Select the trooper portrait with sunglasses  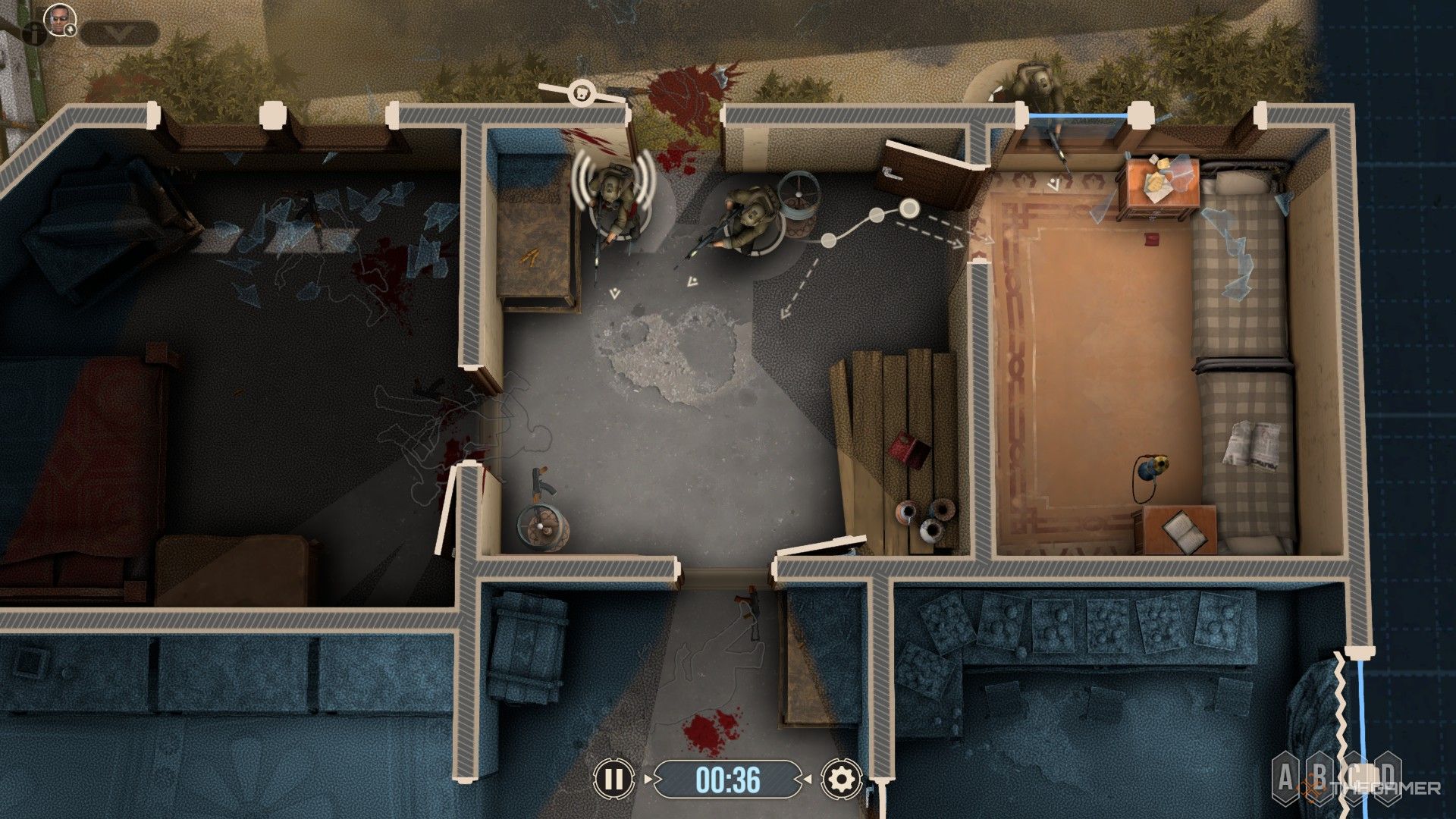[55, 17]
